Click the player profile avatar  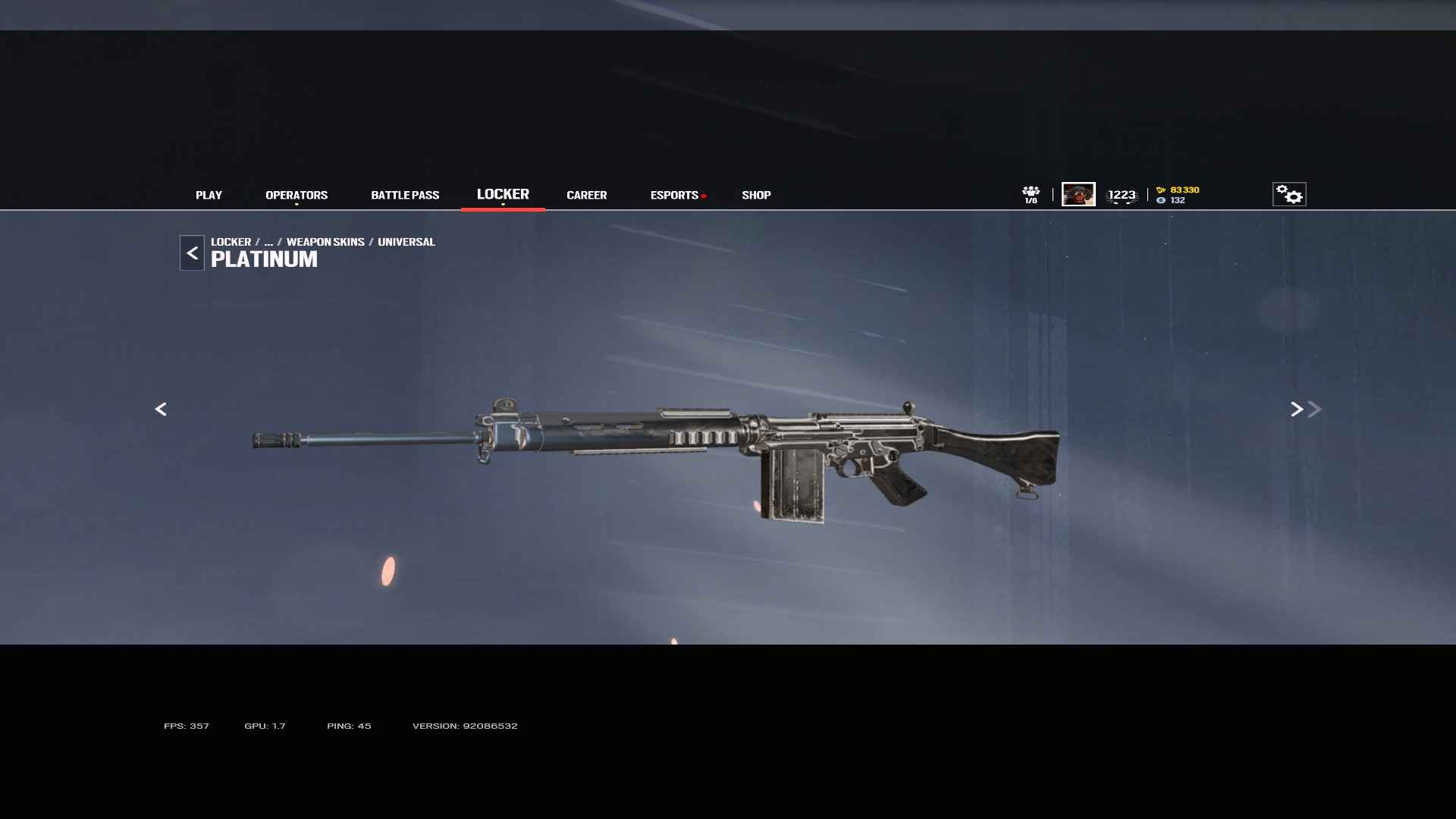[x=1078, y=194]
